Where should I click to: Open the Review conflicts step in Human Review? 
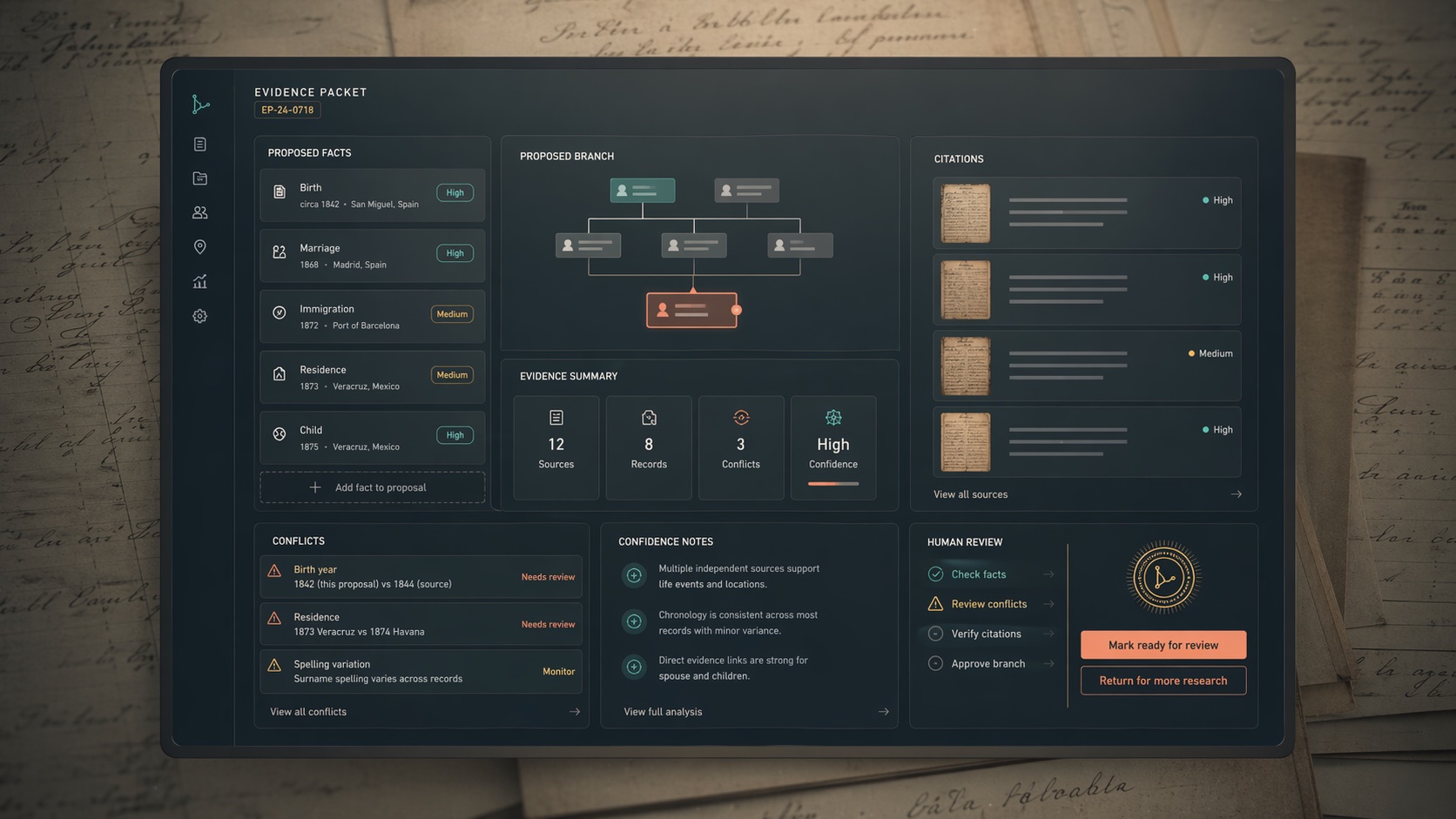[988, 603]
